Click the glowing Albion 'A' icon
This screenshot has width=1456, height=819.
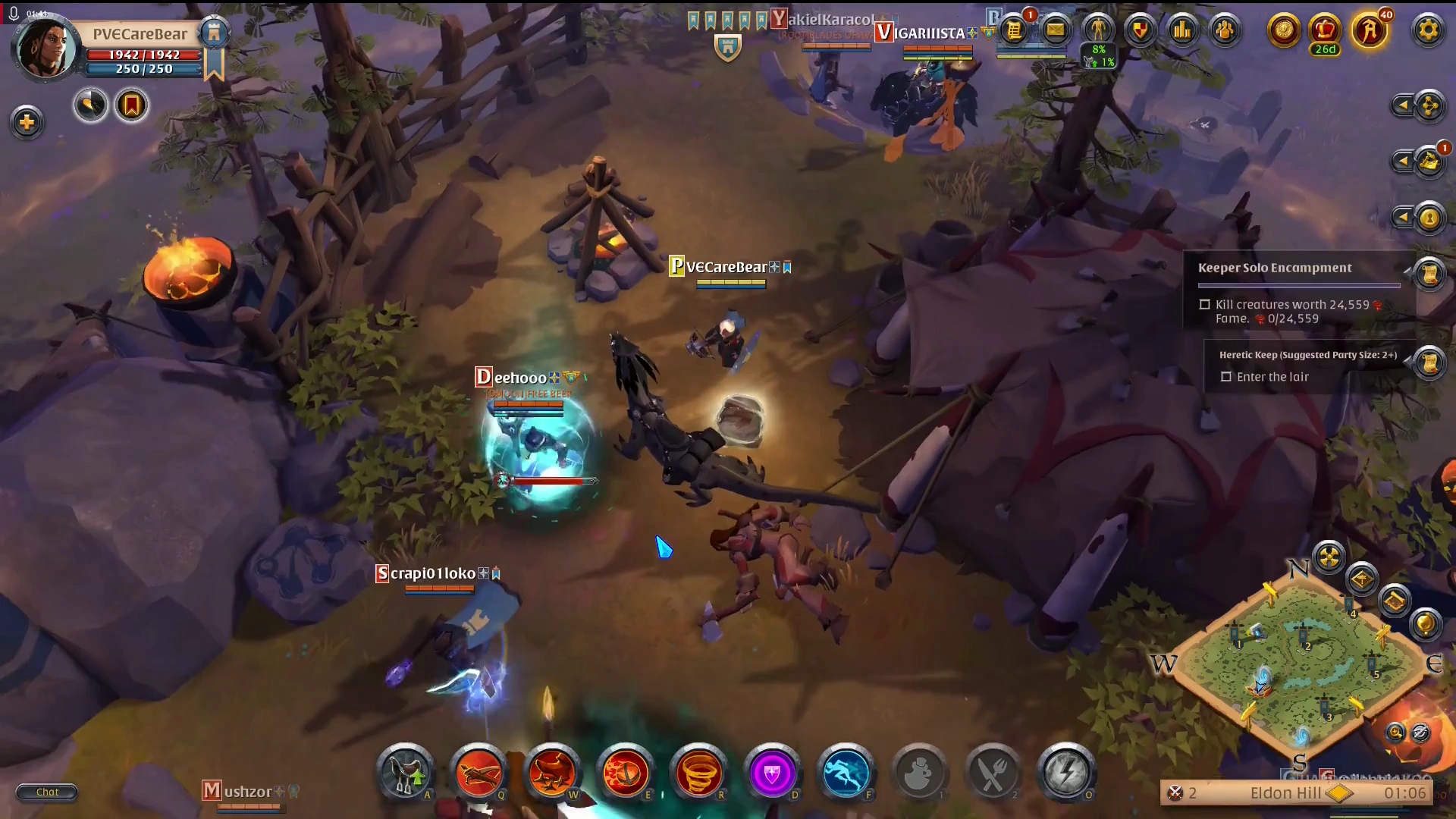[1369, 30]
